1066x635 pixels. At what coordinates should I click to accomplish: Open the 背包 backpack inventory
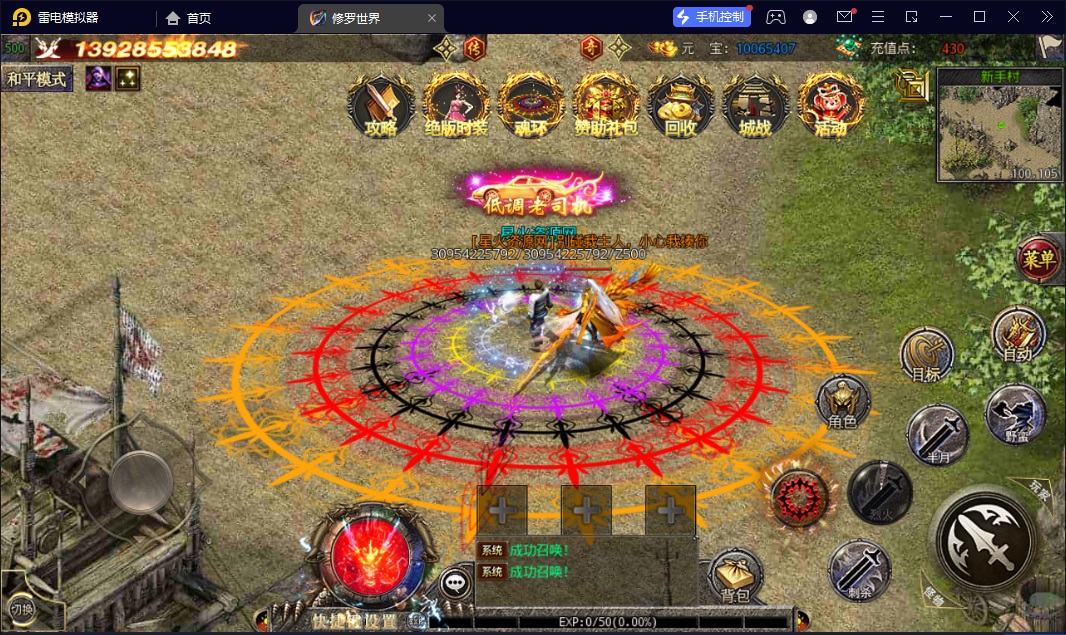pyautogui.click(x=736, y=577)
